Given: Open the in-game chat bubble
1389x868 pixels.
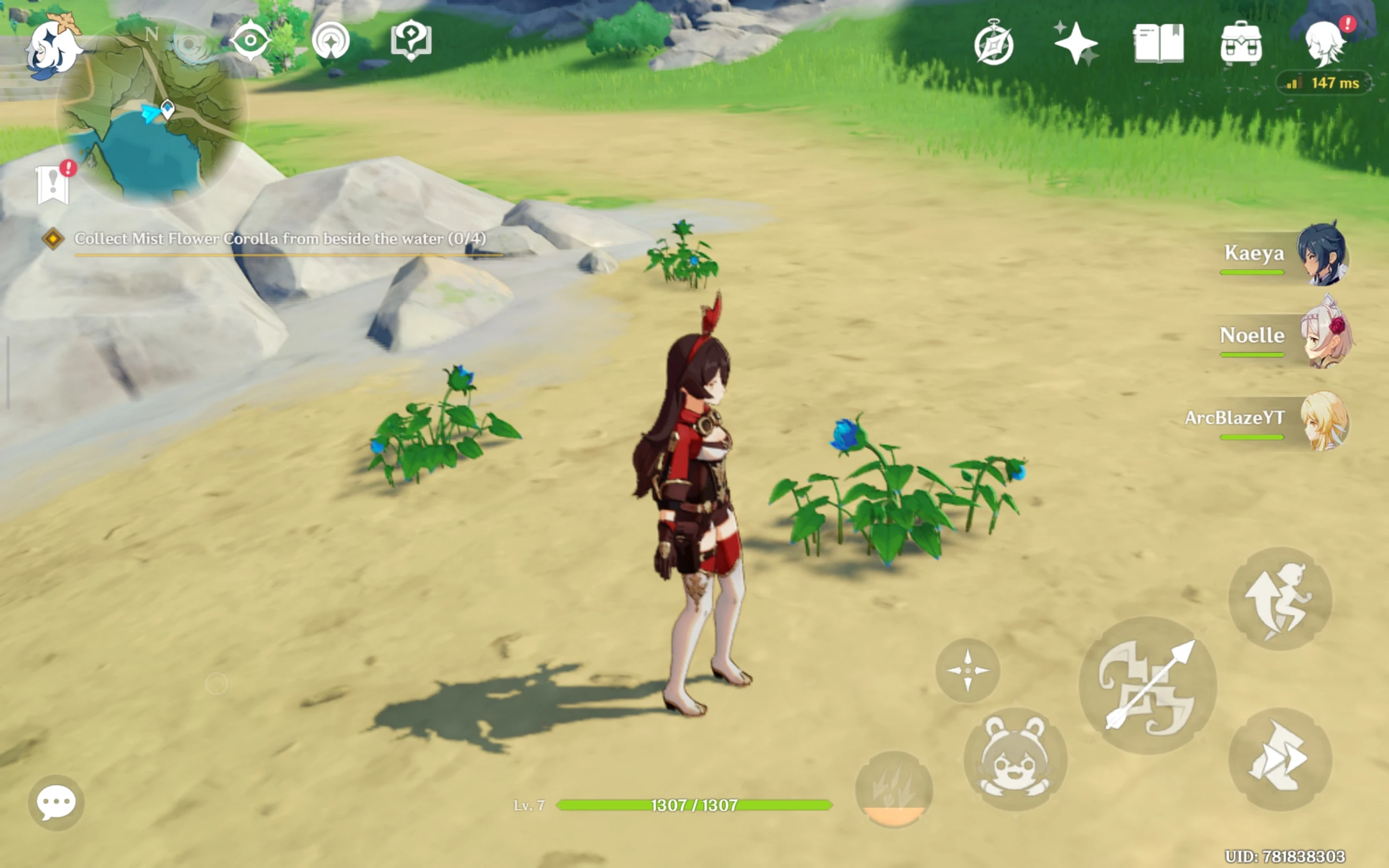Looking at the screenshot, I should pyautogui.click(x=56, y=802).
